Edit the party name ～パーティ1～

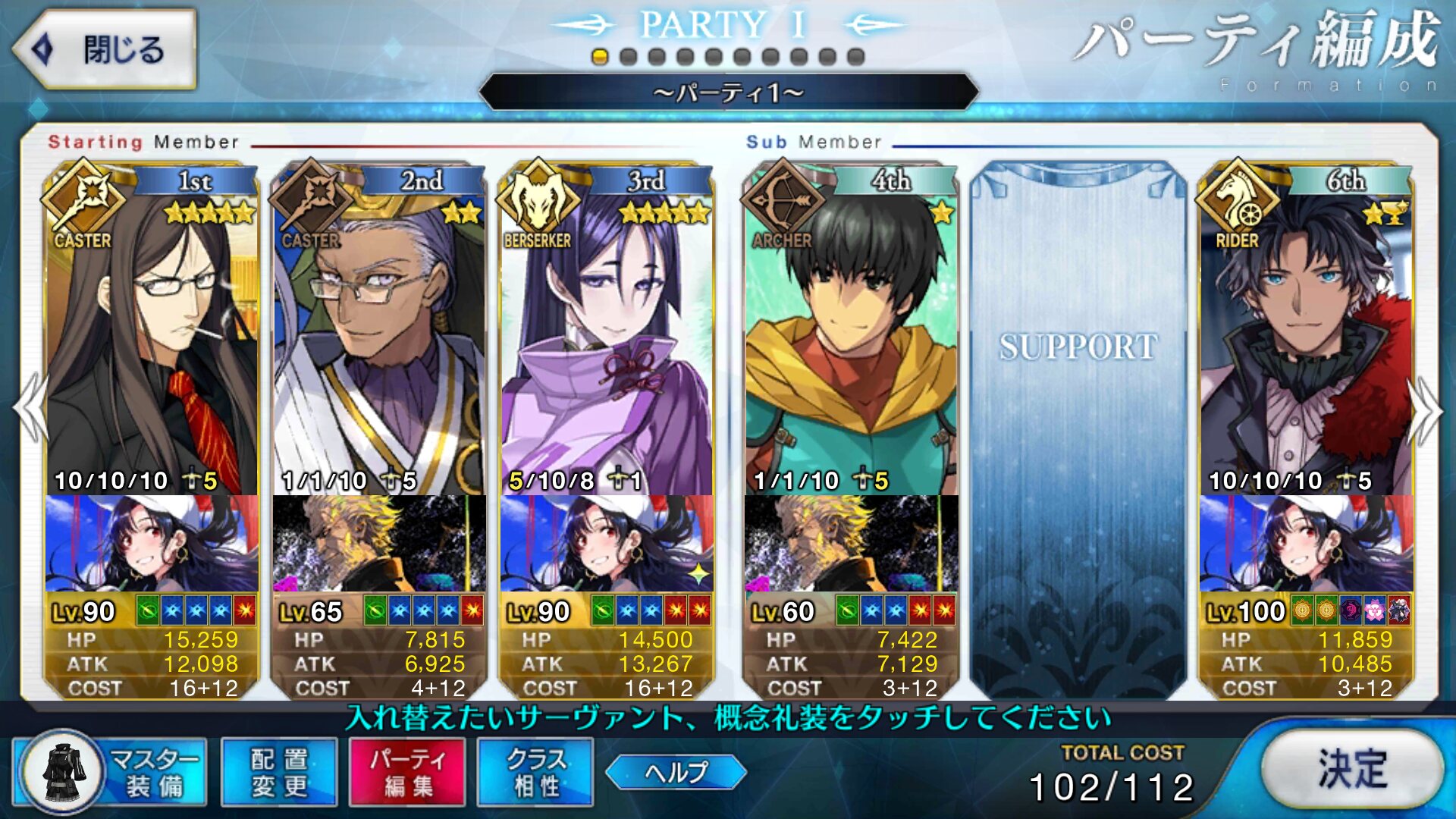click(728, 93)
